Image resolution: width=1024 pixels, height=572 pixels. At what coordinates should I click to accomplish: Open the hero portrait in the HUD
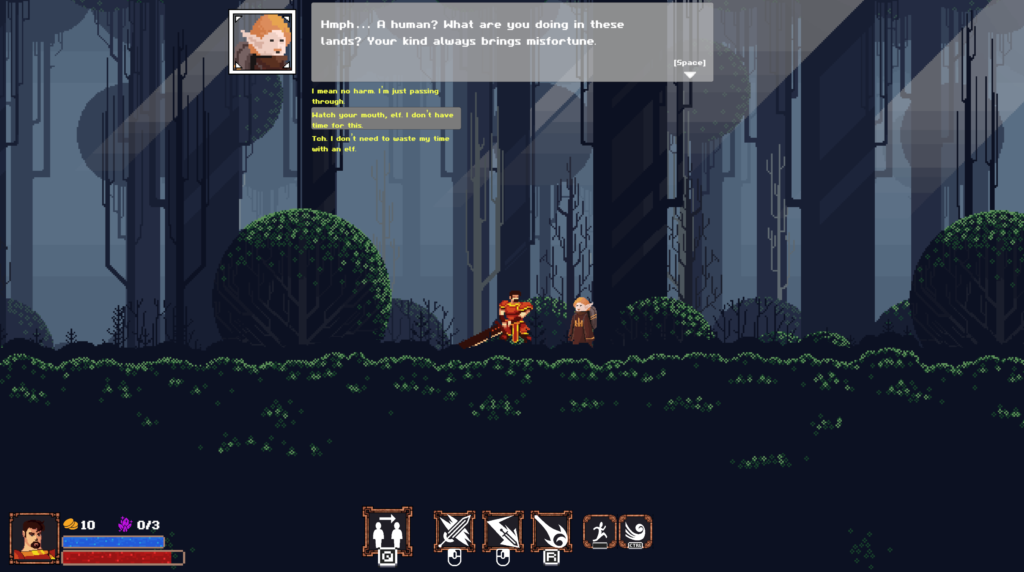34,538
